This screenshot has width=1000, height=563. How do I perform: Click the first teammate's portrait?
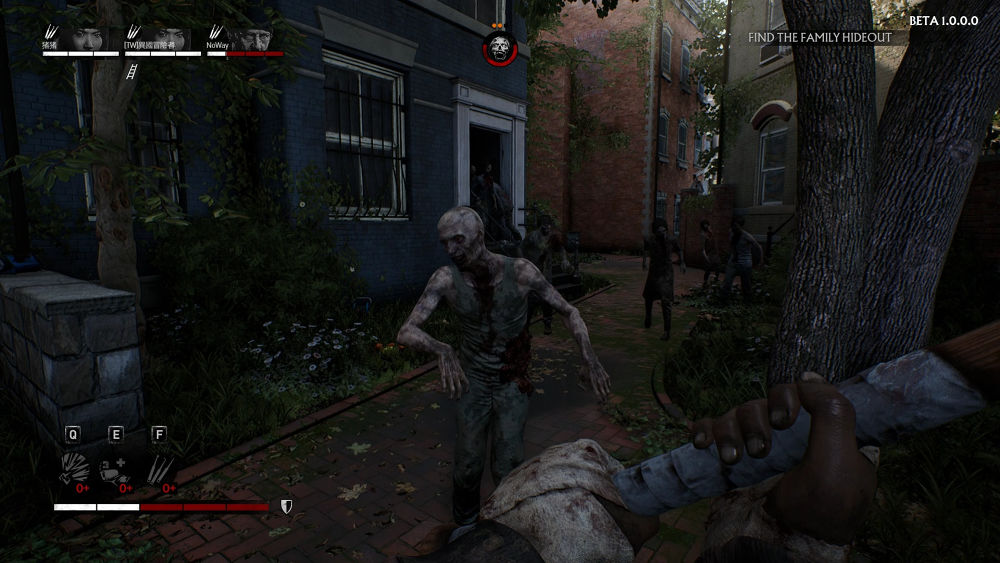click(x=88, y=38)
